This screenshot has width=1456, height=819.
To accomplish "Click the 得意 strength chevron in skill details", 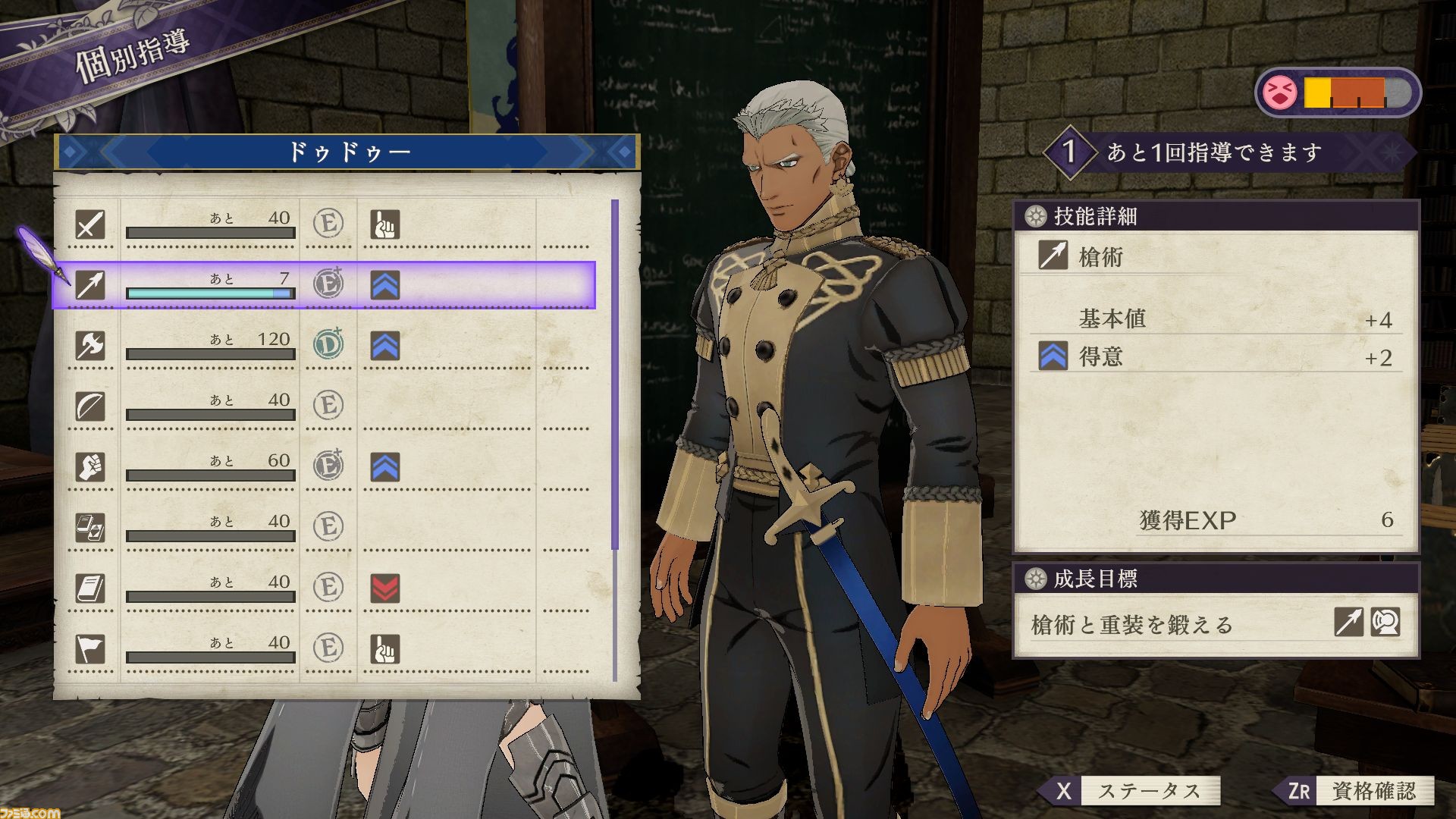I will point(1054,356).
